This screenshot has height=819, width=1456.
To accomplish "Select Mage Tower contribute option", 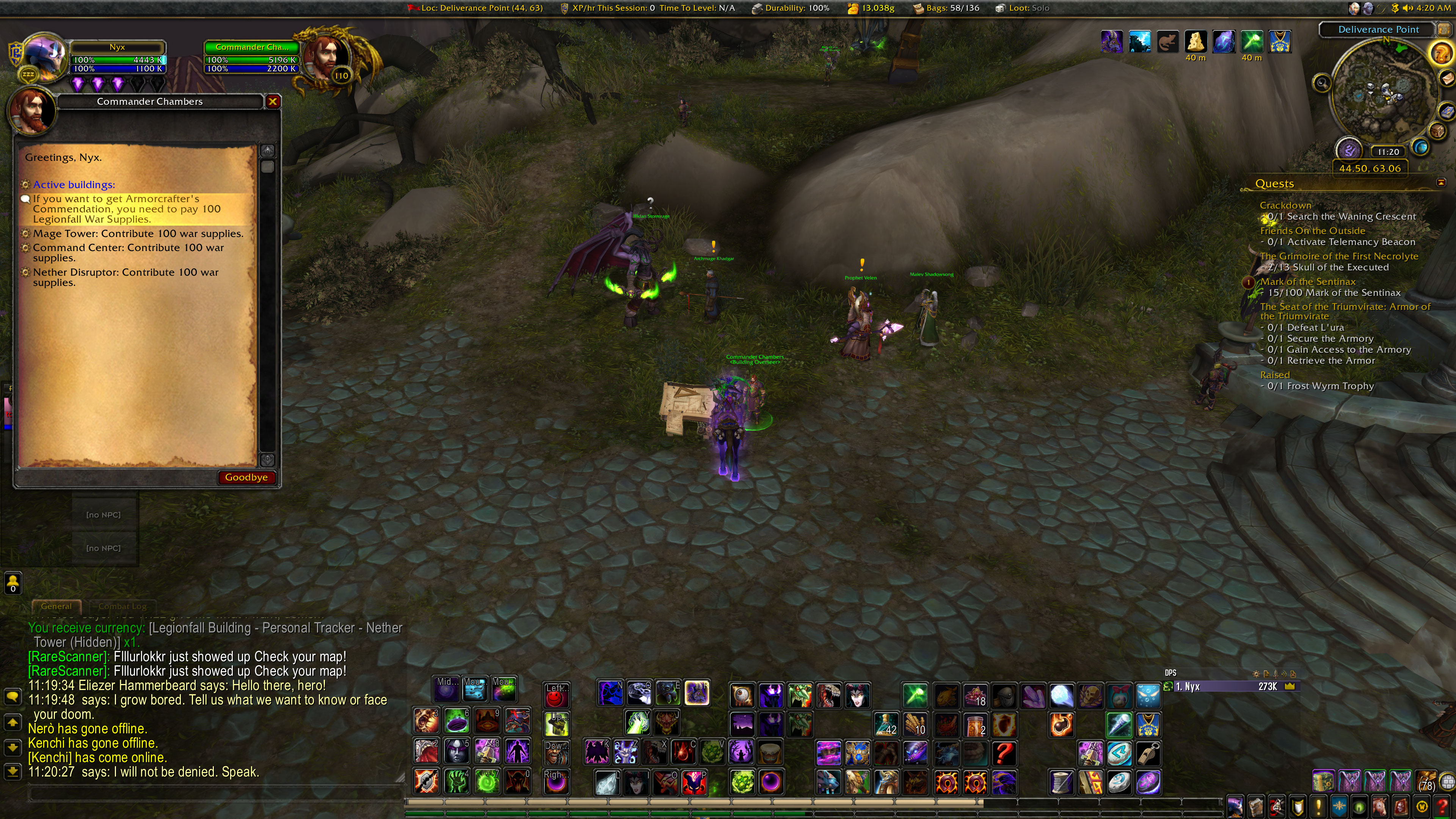I will coord(138,234).
